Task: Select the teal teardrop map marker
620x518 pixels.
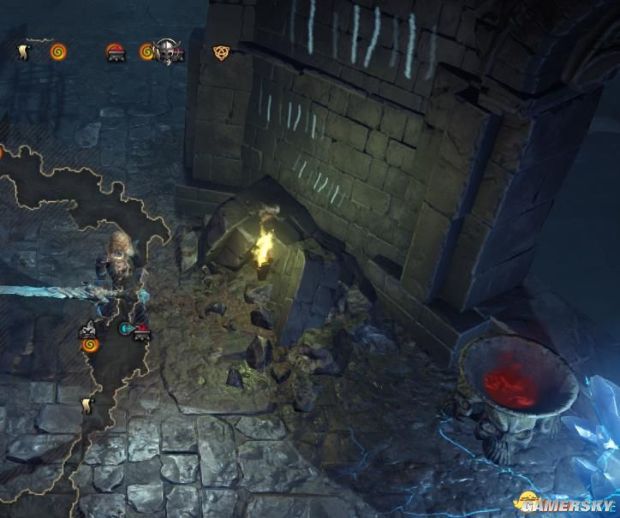Action: click(126, 327)
